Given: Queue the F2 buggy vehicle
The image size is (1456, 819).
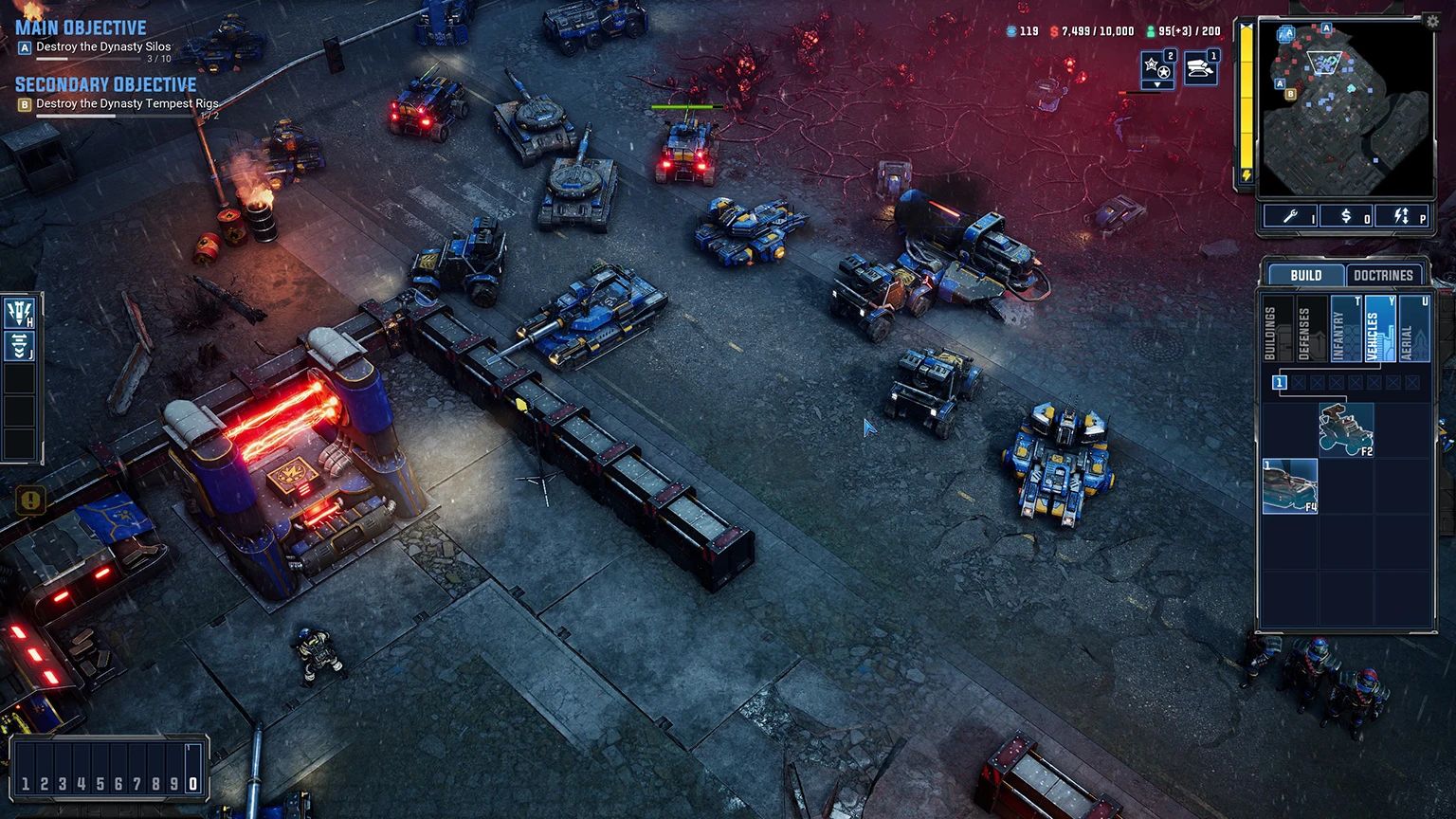Looking at the screenshot, I should [1346, 429].
